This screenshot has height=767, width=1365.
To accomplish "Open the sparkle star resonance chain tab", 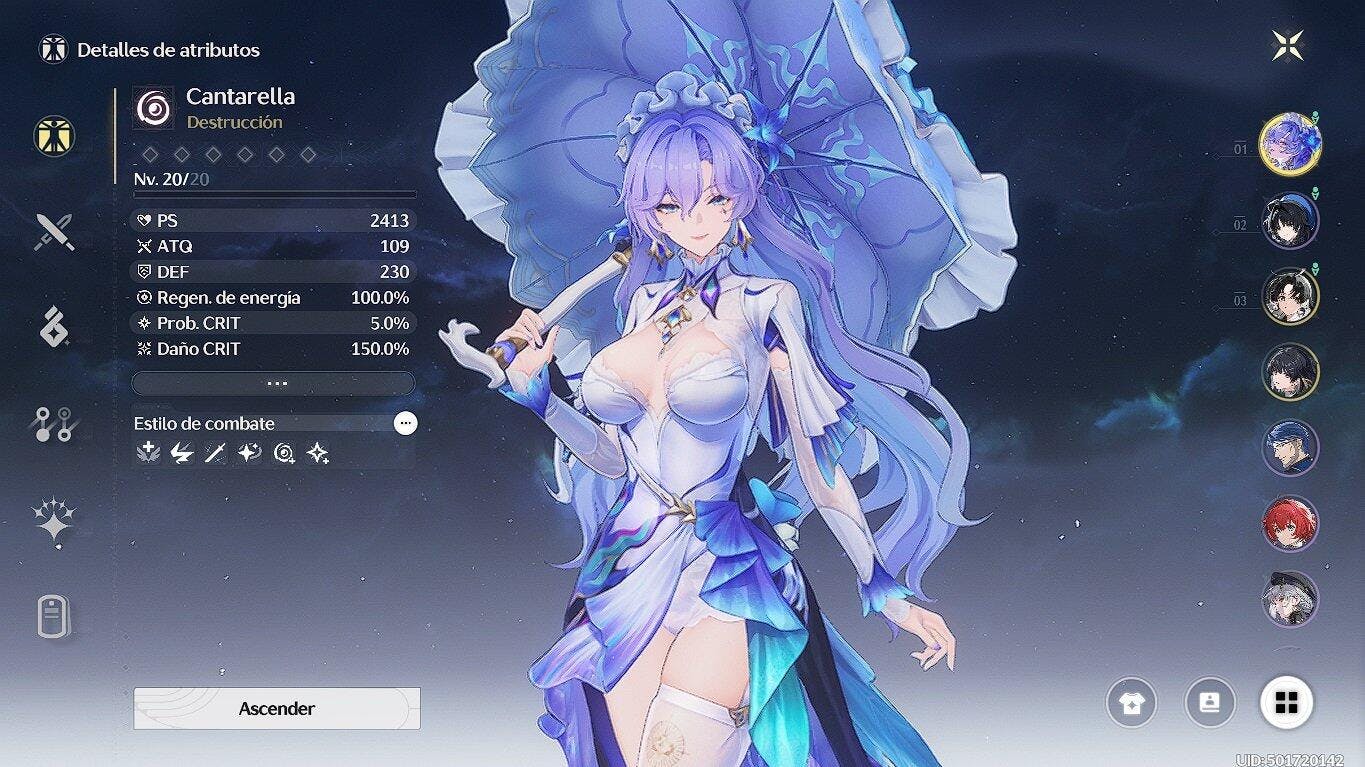I will pyautogui.click(x=54, y=521).
